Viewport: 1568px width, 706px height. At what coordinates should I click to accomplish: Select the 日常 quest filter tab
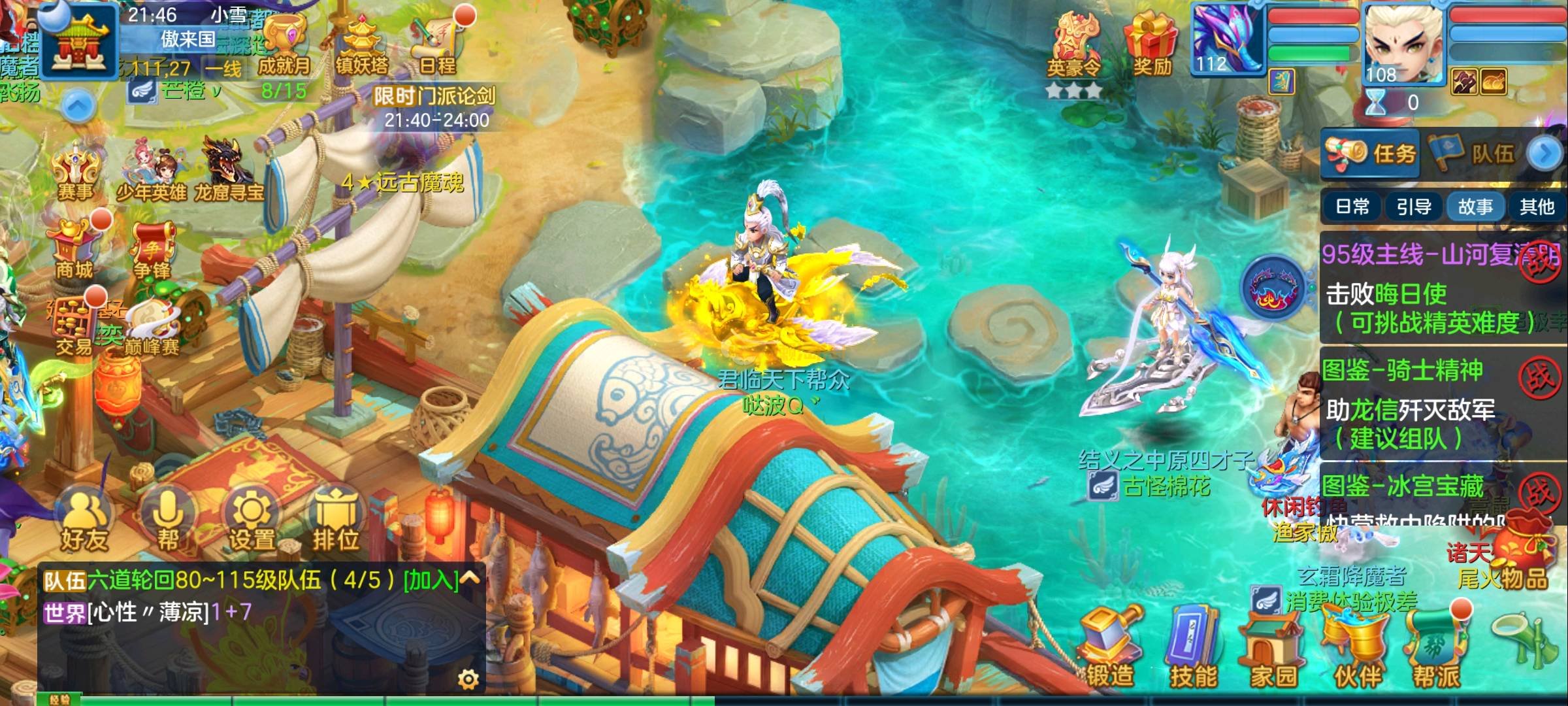point(1352,207)
